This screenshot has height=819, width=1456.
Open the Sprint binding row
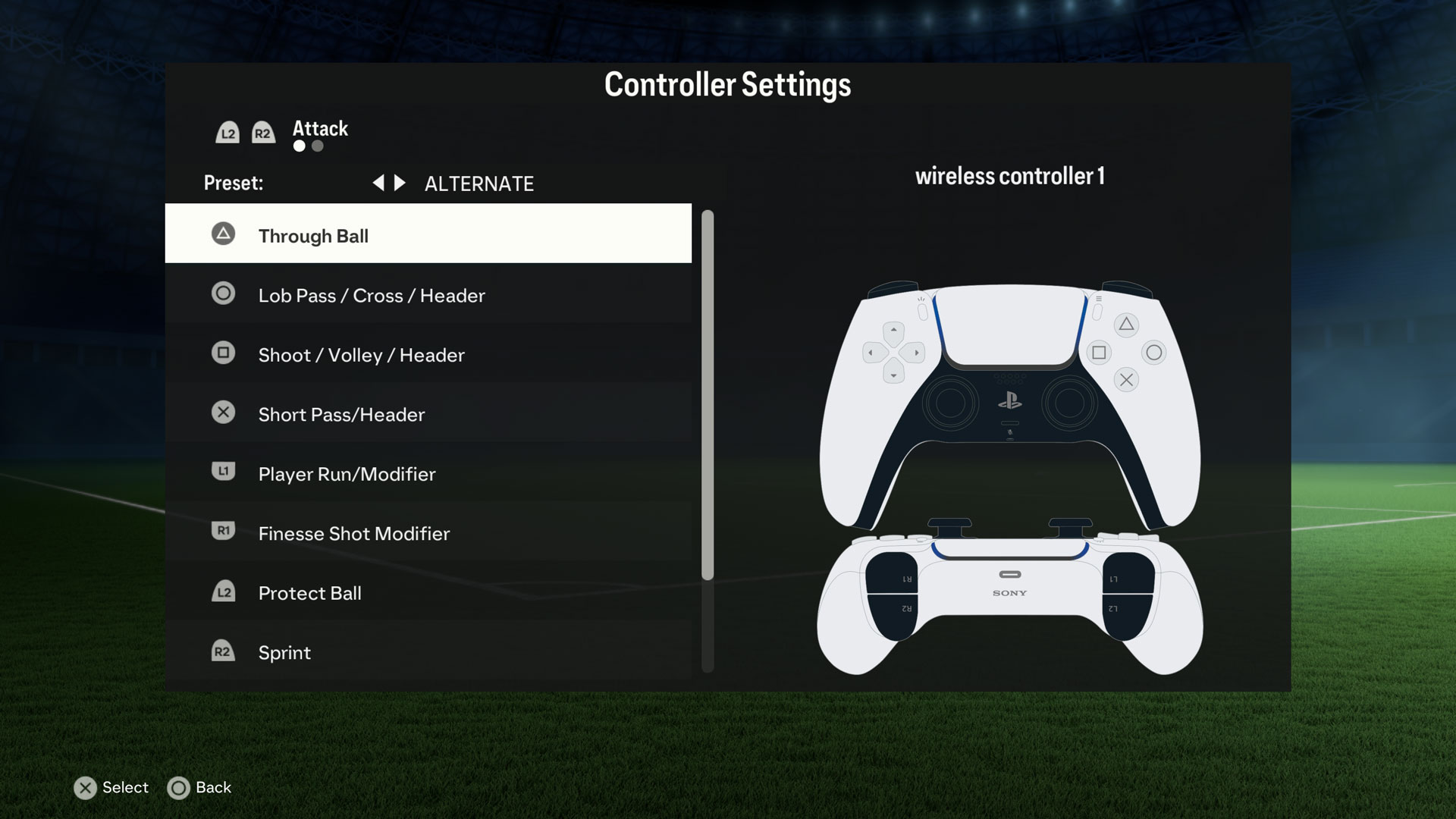click(x=428, y=652)
